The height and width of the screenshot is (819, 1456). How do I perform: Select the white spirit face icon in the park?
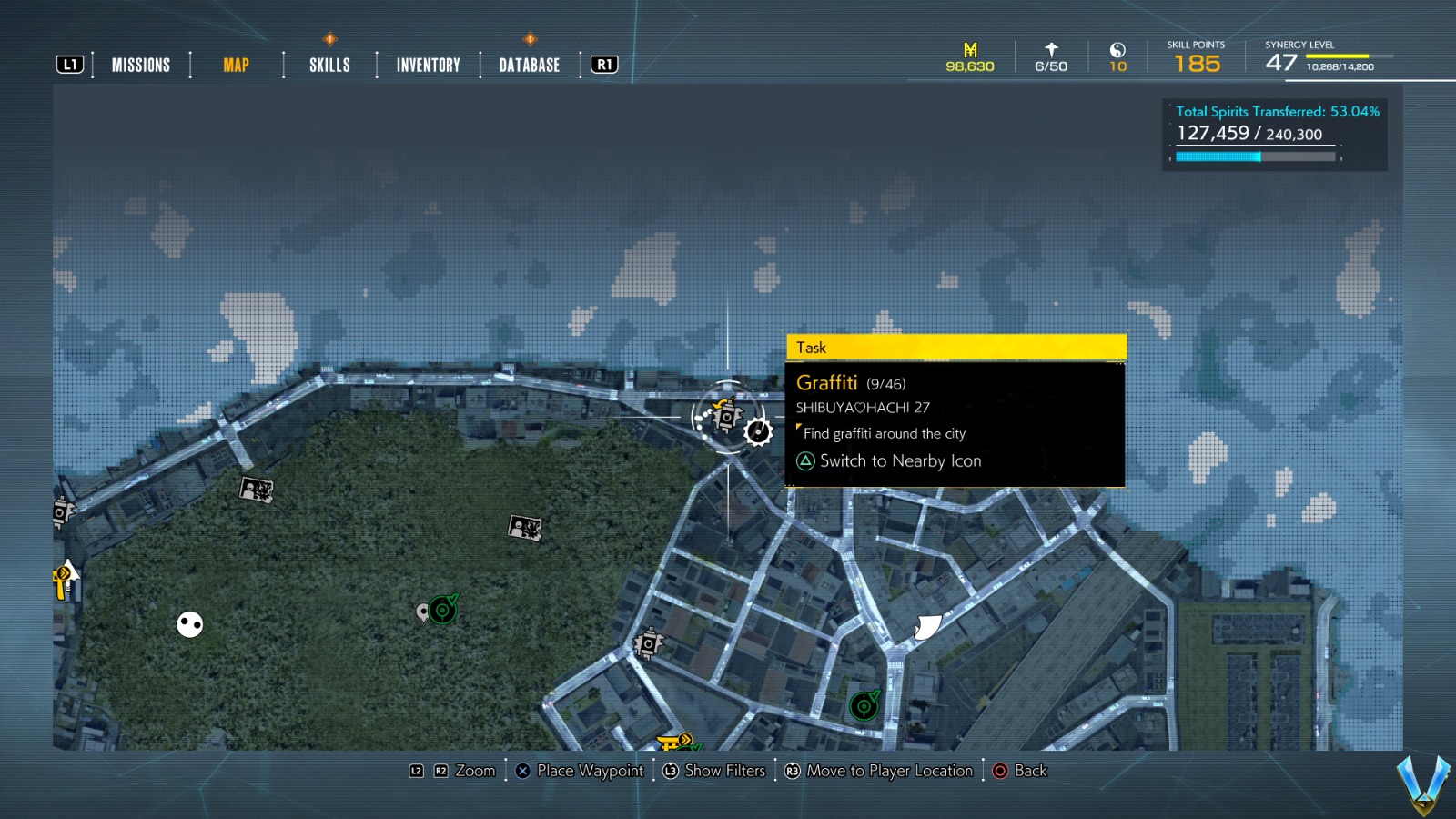coord(188,624)
